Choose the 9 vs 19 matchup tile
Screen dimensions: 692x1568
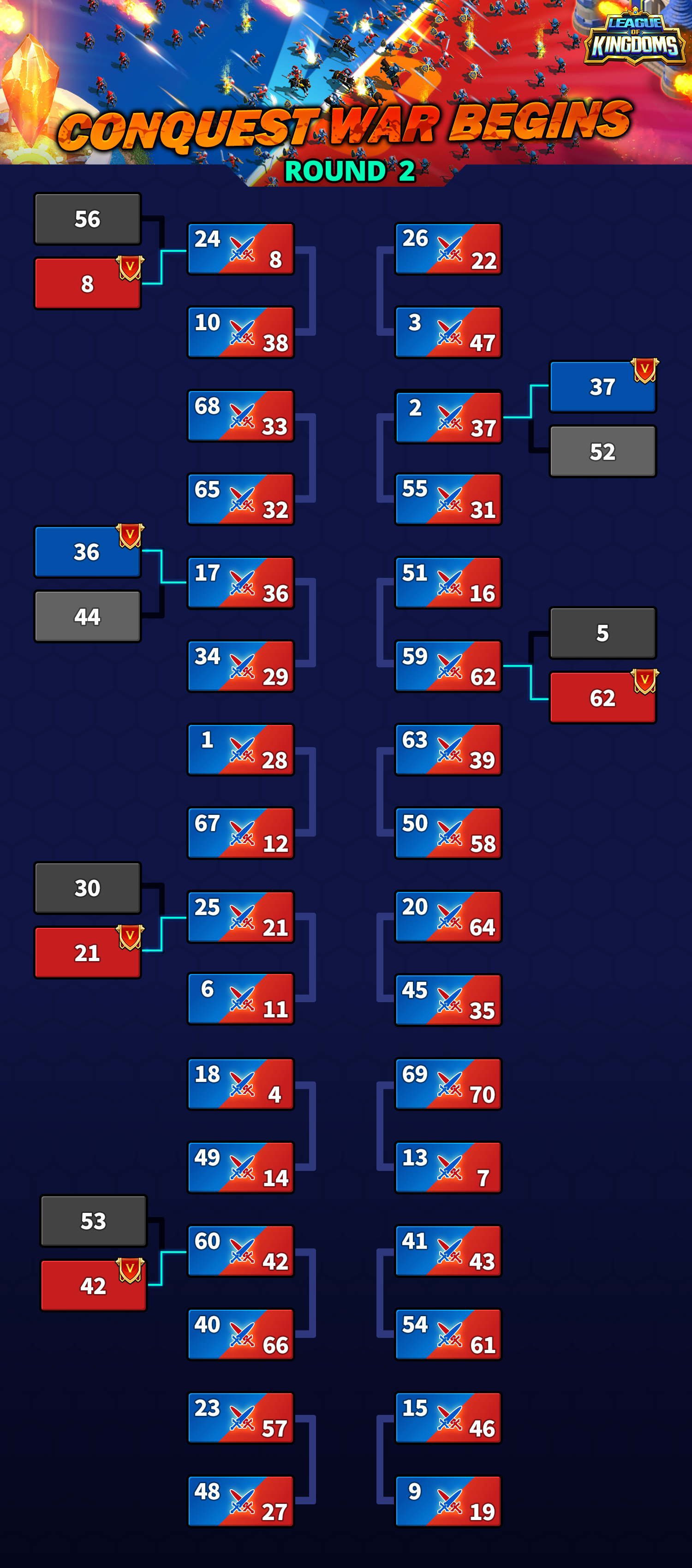pyautogui.click(x=448, y=1501)
